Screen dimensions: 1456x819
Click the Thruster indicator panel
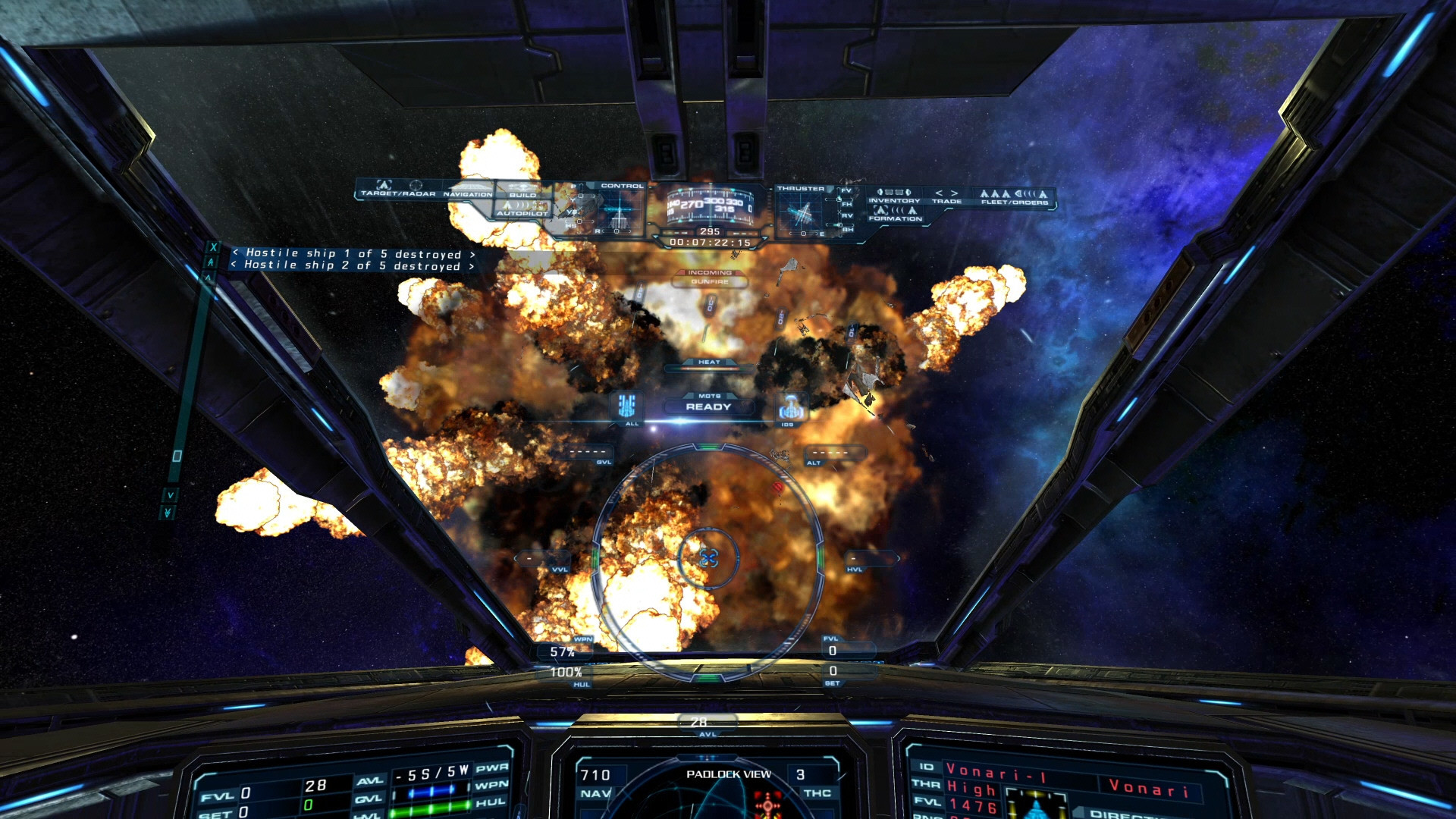[x=801, y=212]
